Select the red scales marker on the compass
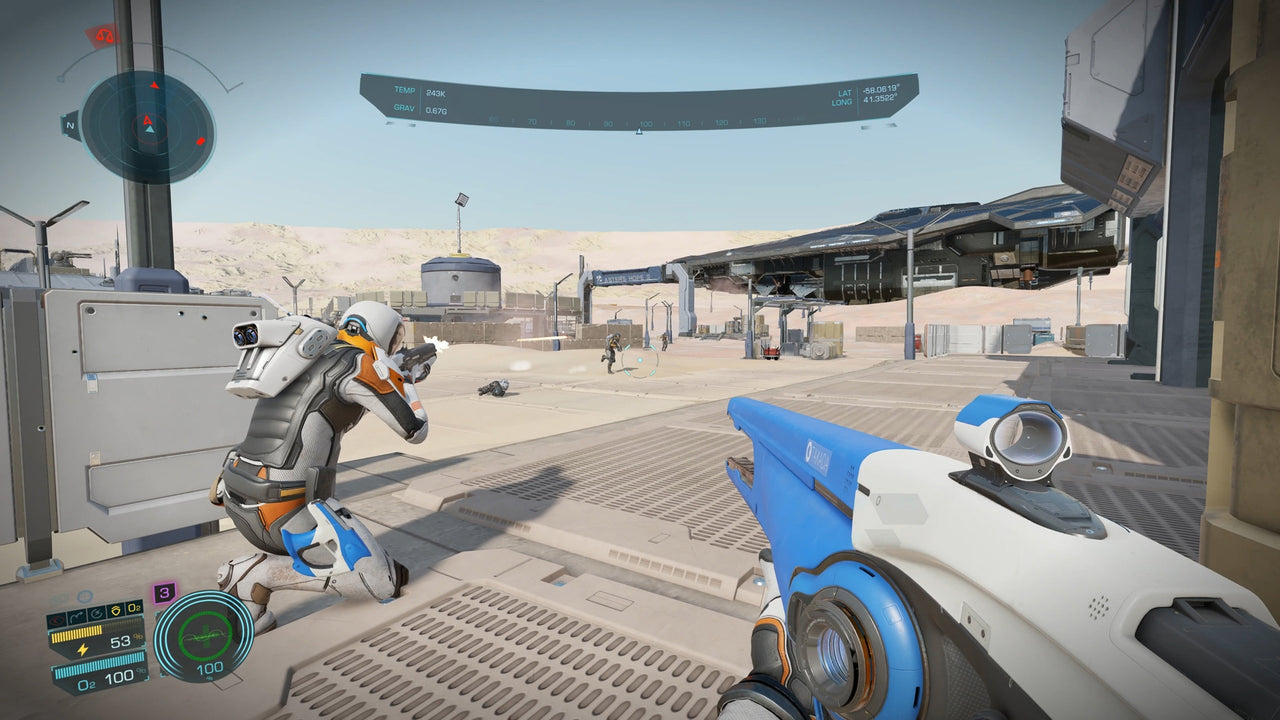 click(104, 36)
